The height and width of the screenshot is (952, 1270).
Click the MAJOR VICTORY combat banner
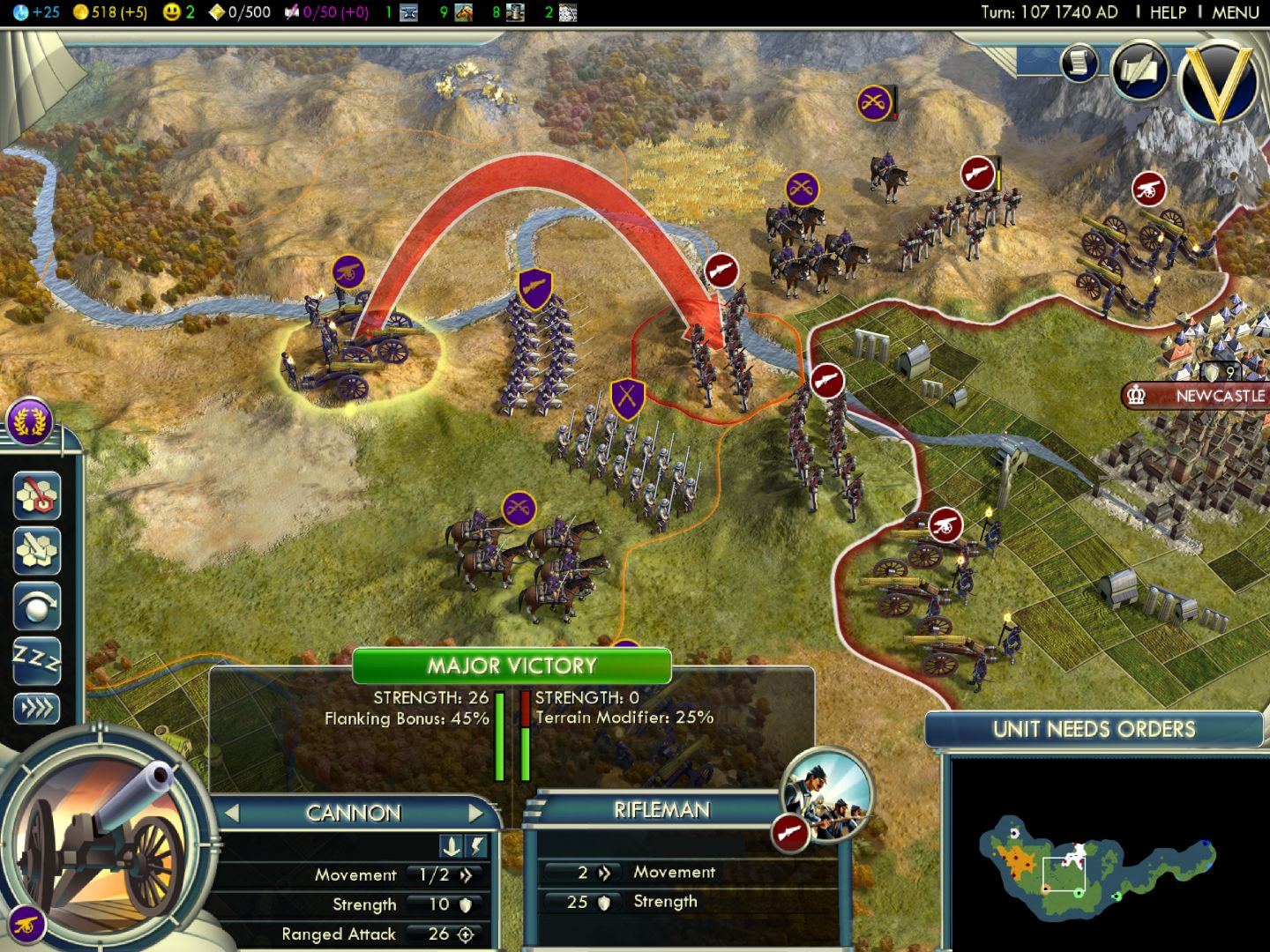[x=512, y=666]
